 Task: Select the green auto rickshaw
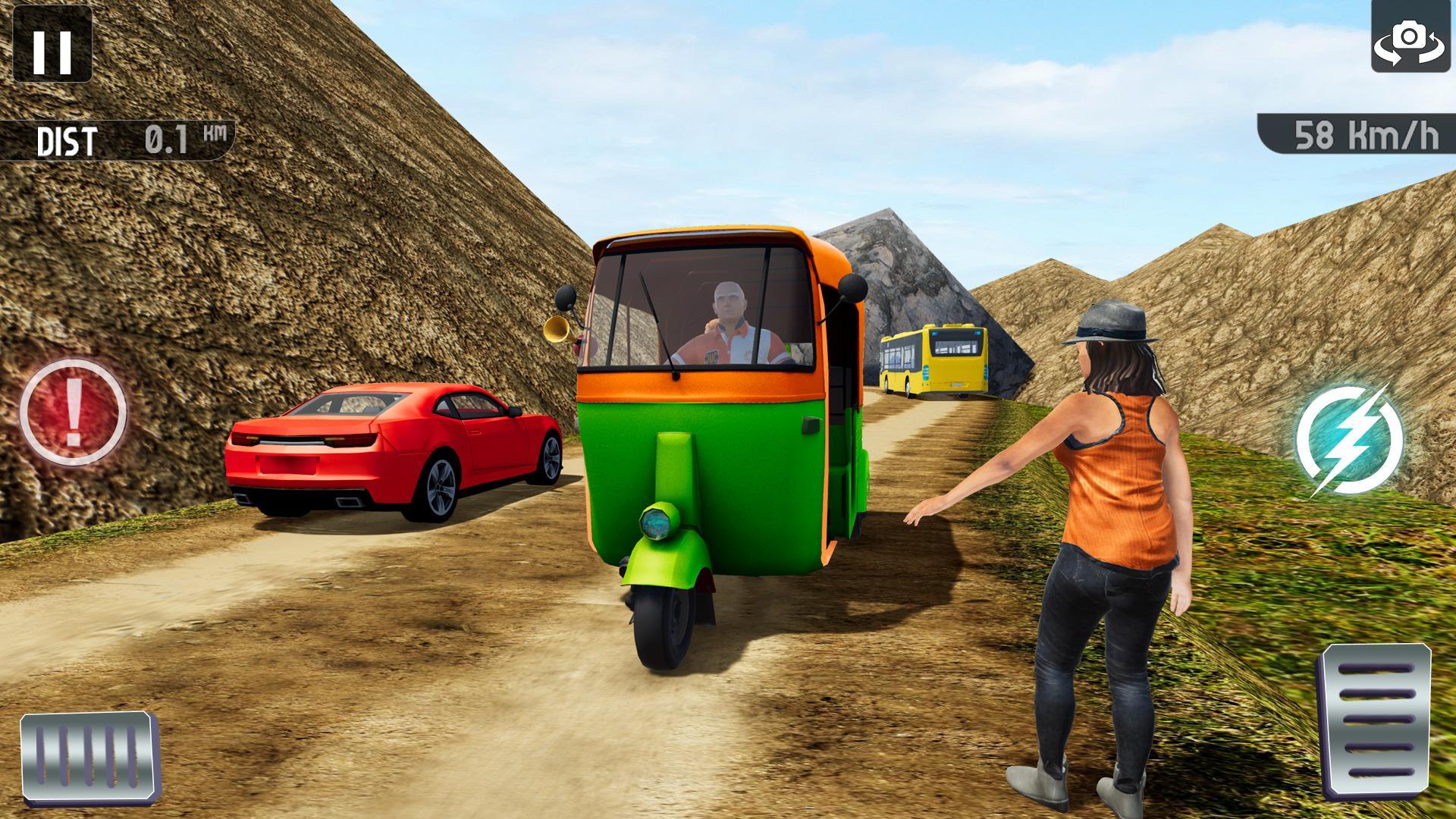720,455
